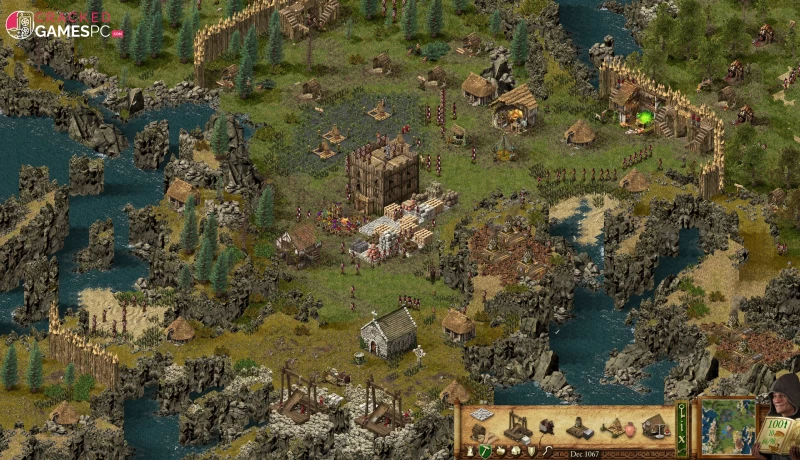This screenshot has height=460, width=800.
Task: Open the apple farm buildings category
Action: tap(500, 451)
